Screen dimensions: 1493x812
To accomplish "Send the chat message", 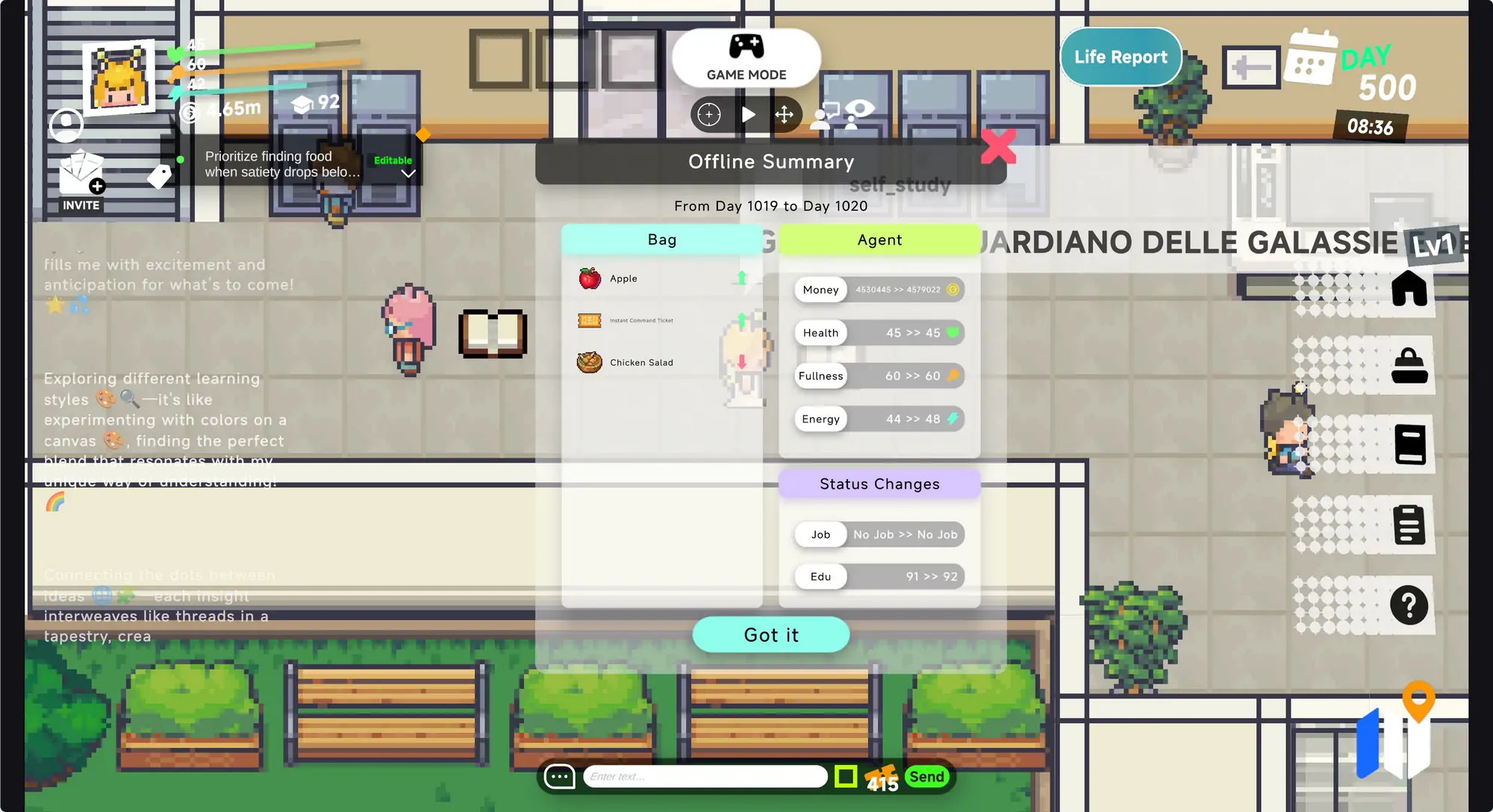I will [x=926, y=777].
